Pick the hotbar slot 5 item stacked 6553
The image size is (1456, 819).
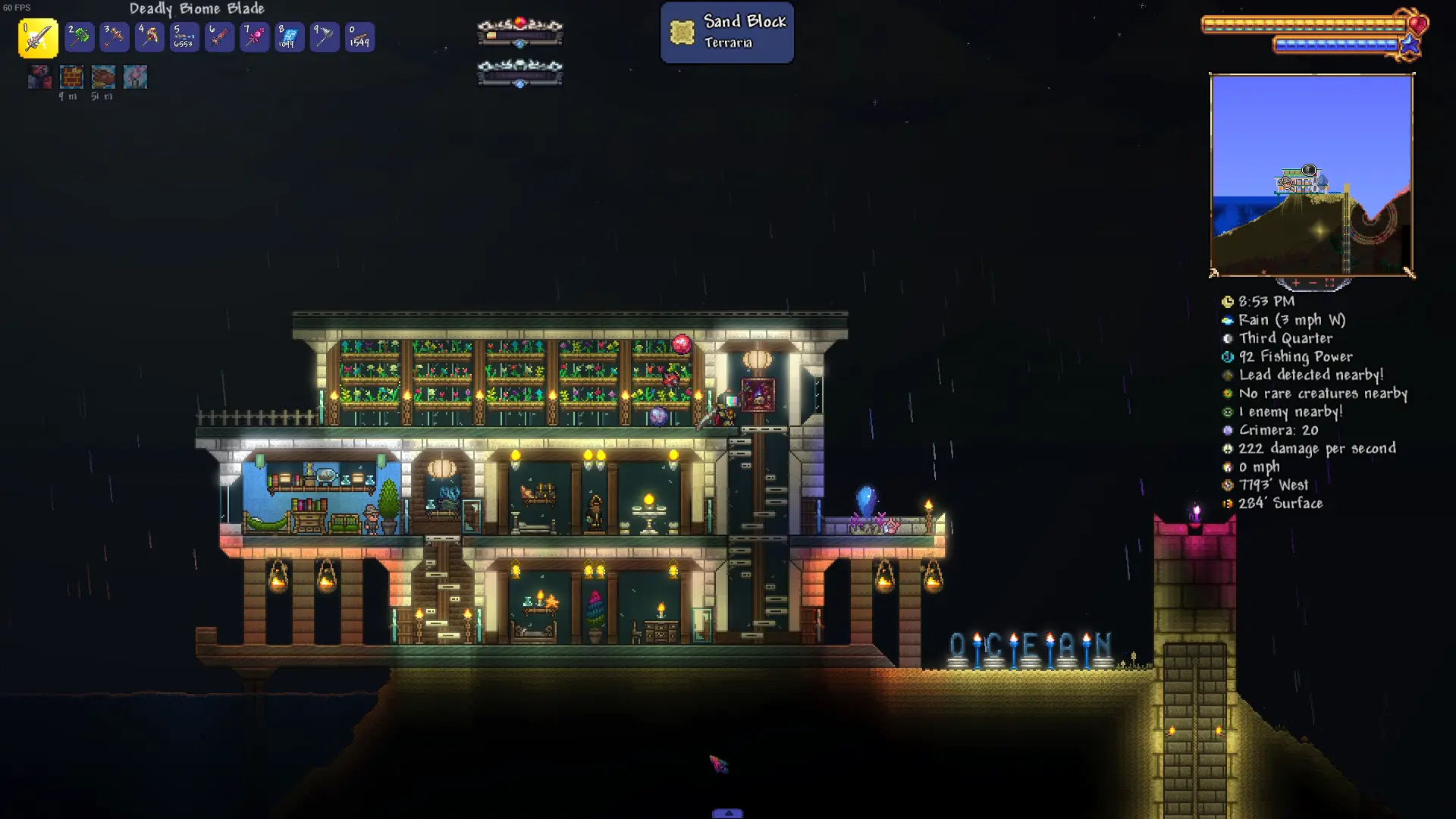tap(184, 37)
